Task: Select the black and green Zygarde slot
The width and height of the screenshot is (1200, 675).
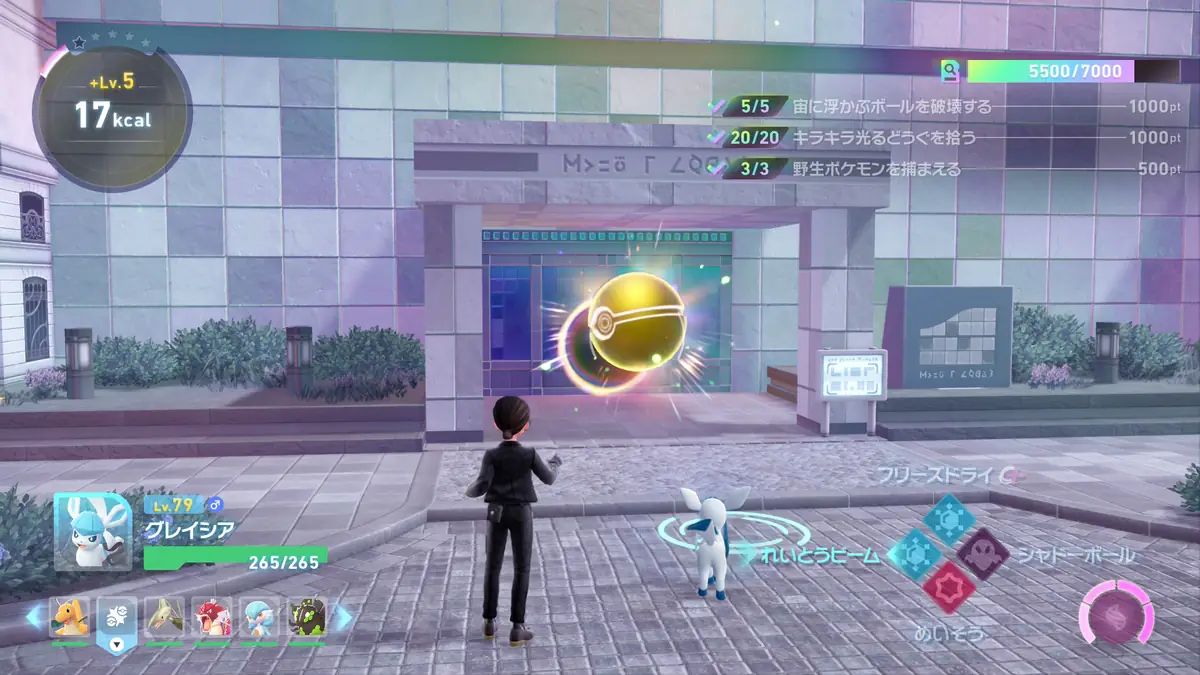Action: point(307,618)
